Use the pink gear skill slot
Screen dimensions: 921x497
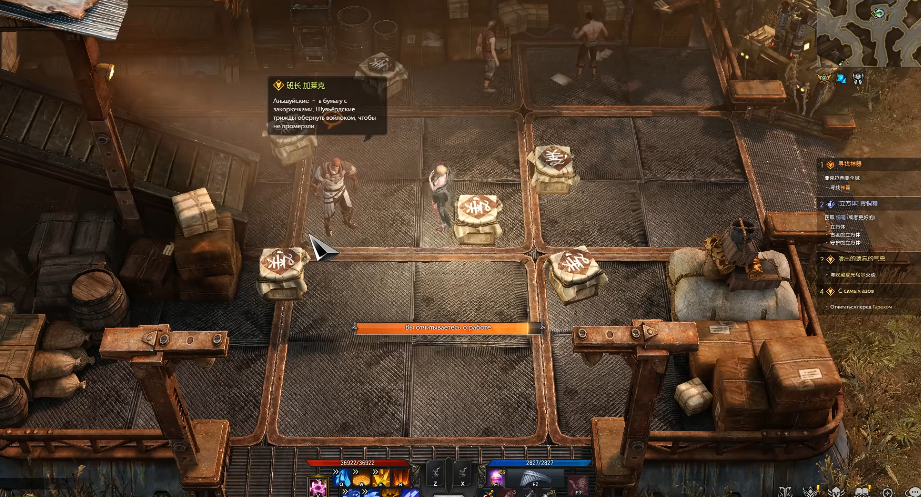(x=318, y=487)
